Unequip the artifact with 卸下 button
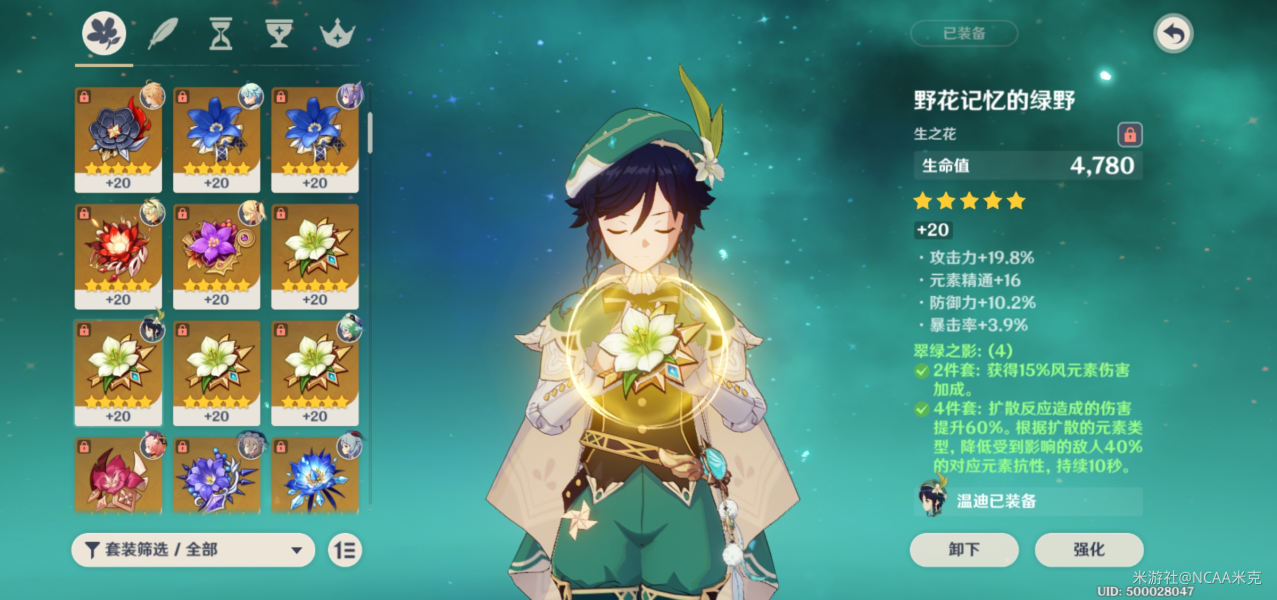The height and width of the screenshot is (600, 1277). (x=964, y=549)
